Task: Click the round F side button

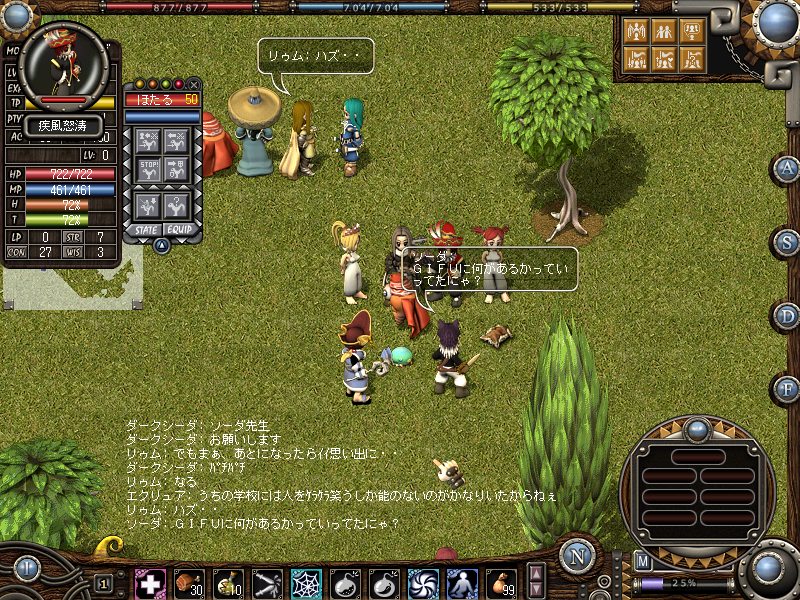Action: click(x=787, y=388)
